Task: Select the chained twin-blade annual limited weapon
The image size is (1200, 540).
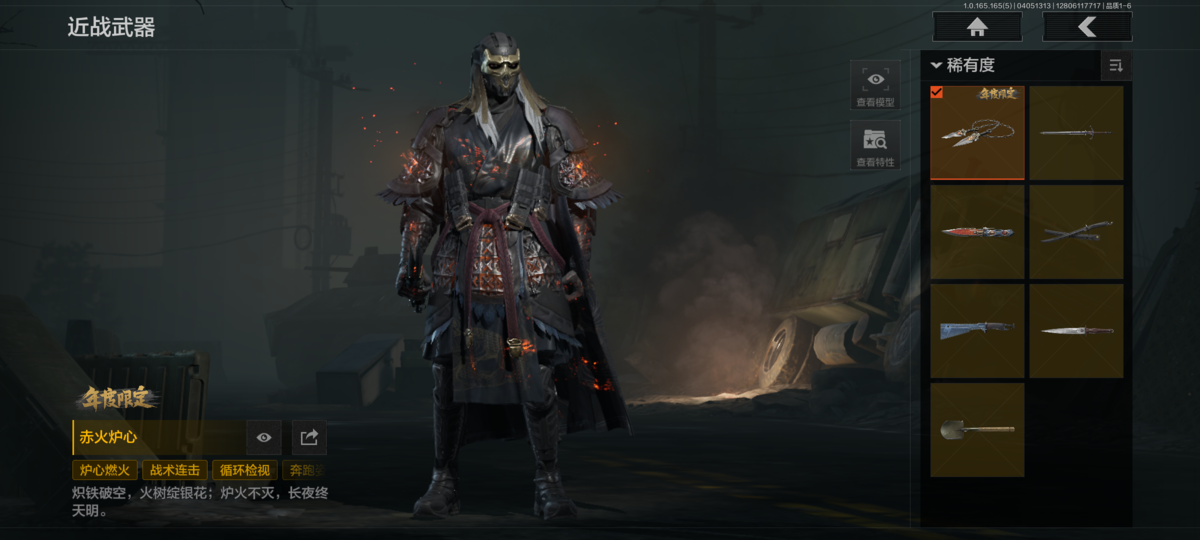Action: tap(977, 133)
